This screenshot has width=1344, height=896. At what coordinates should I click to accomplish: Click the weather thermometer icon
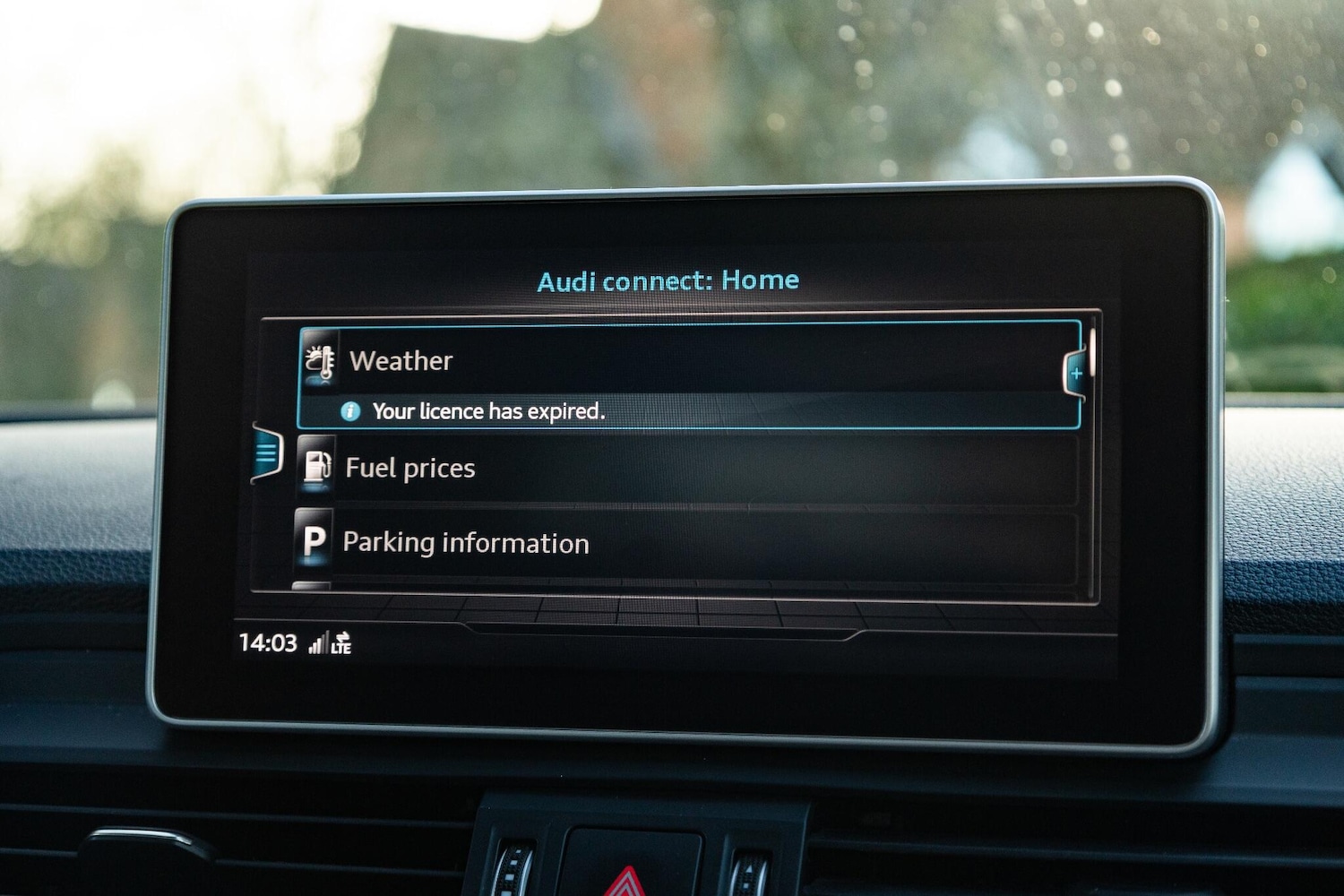pyautogui.click(x=319, y=361)
